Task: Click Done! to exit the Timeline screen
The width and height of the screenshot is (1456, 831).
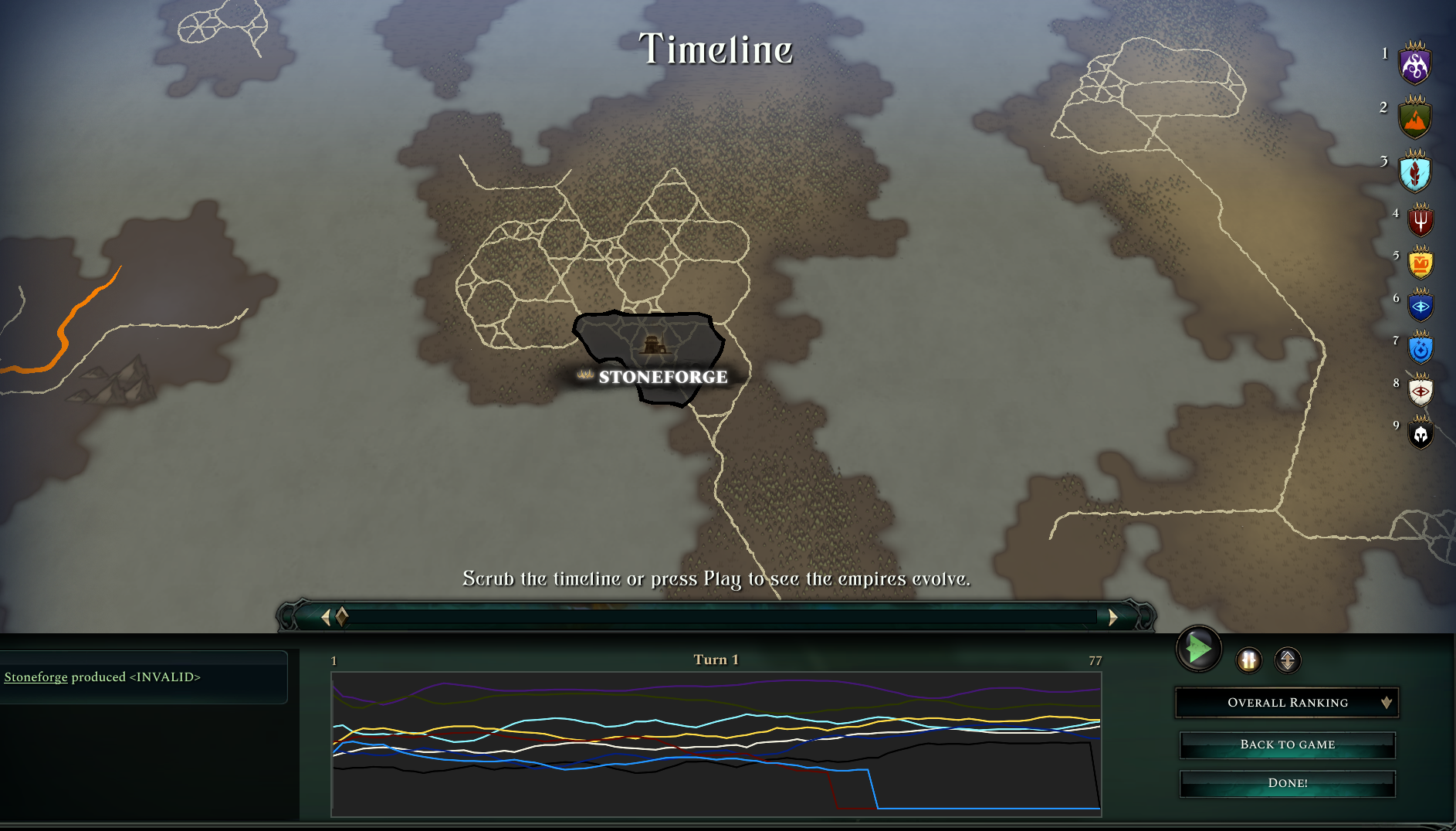Action: point(1286,782)
